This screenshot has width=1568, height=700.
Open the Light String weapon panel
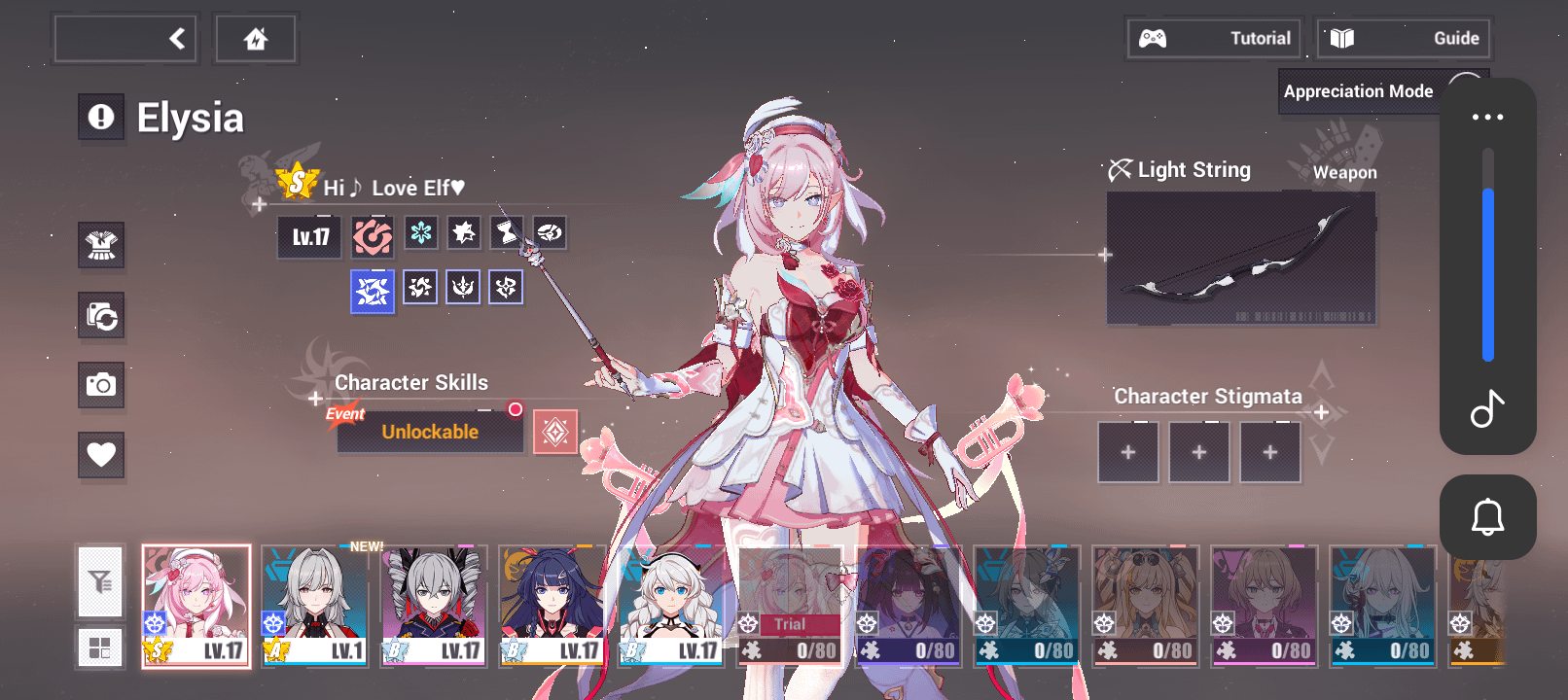(1240, 258)
